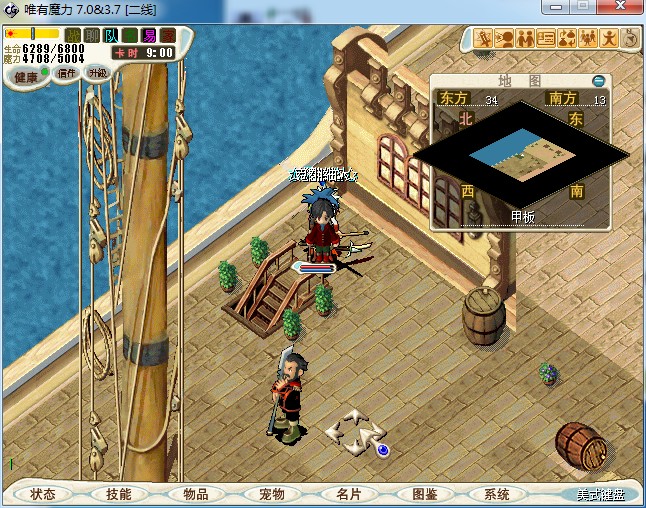Viewport: 646px width, 508px height.
Task: Open the 物品 items menu
Action: point(196,494)
